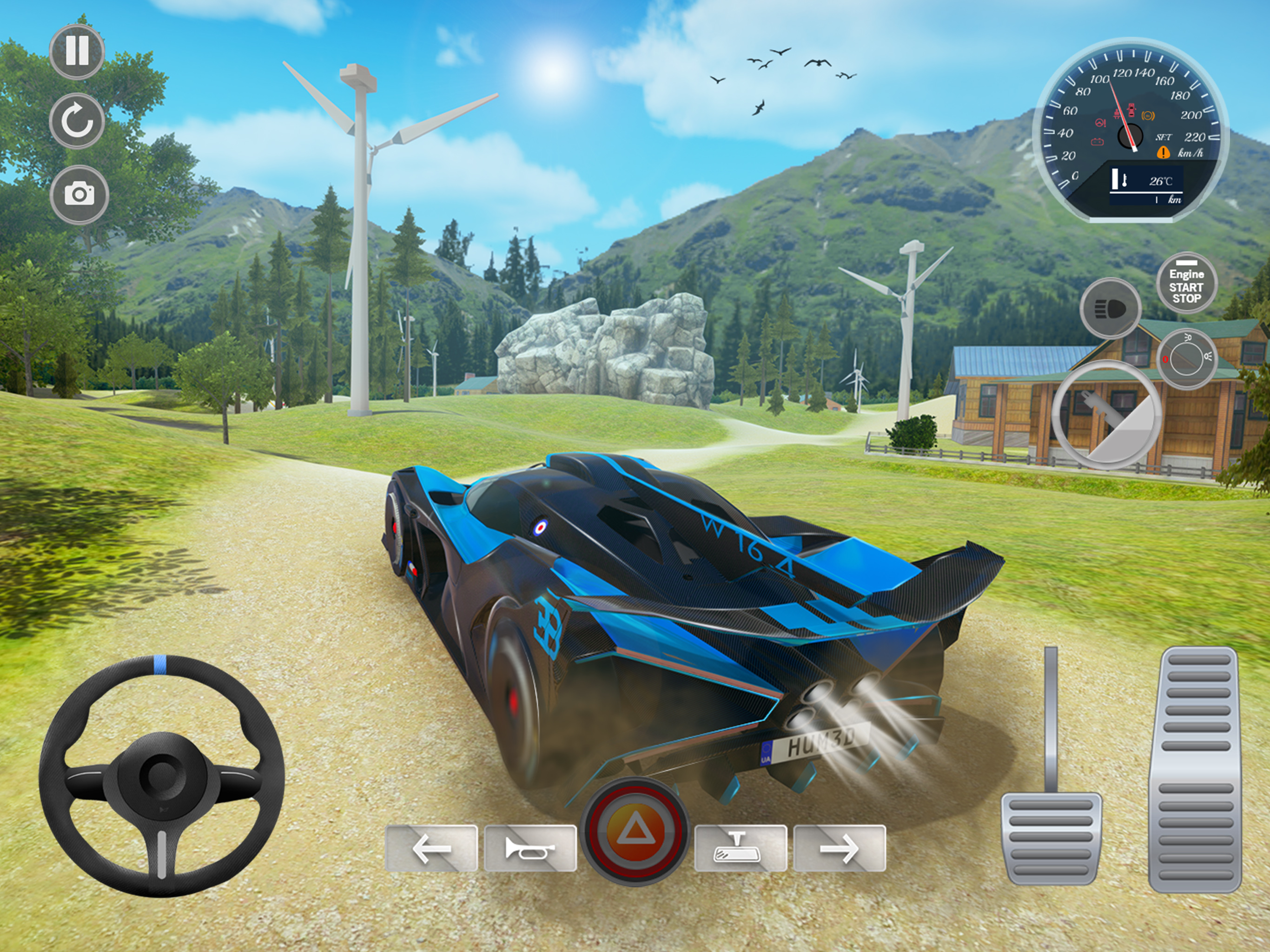Screen dimensions: 1270x952
Task: Step on the tall accelerator pedal
Action: tap(1195, 769)
